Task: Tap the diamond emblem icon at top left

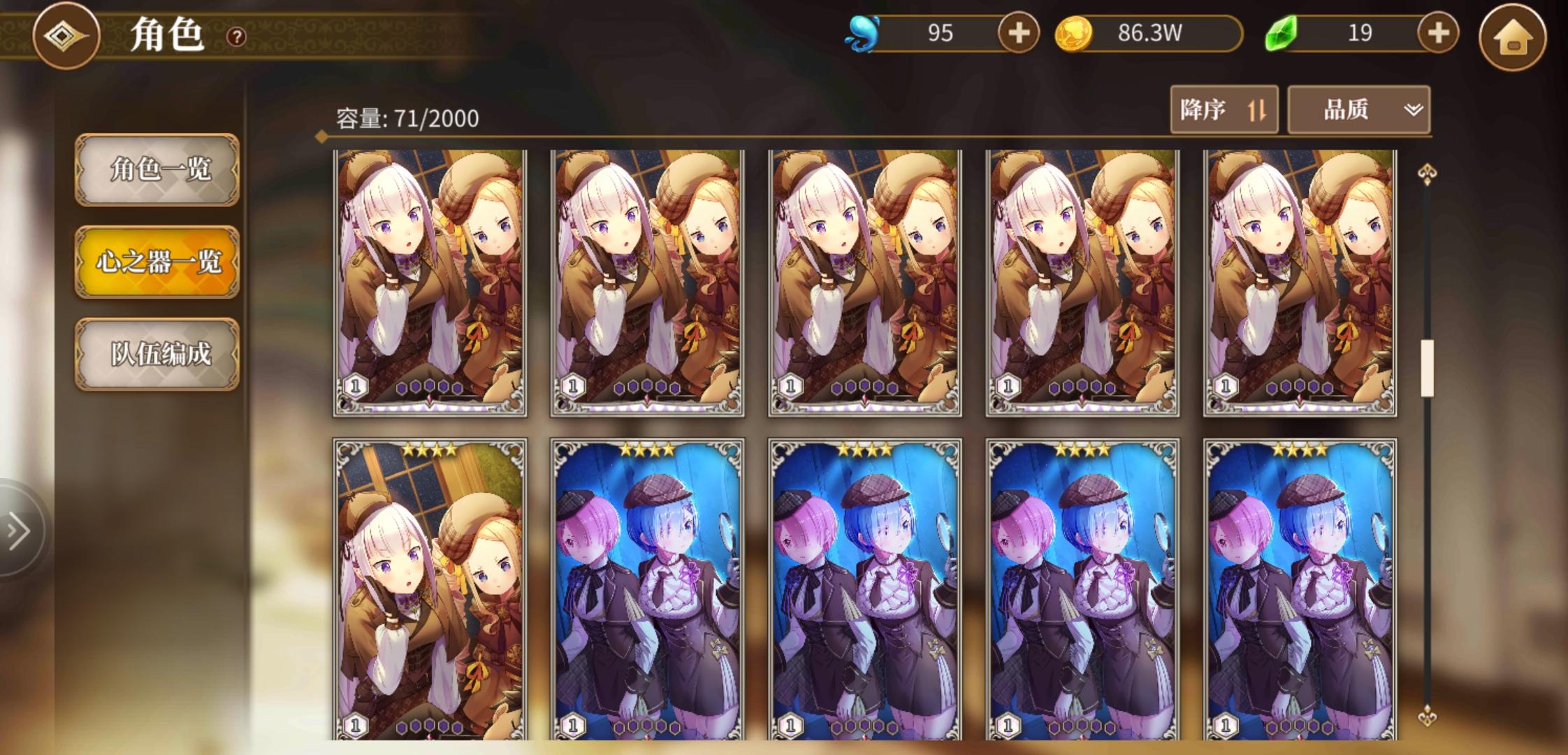Action: [65, 36]
